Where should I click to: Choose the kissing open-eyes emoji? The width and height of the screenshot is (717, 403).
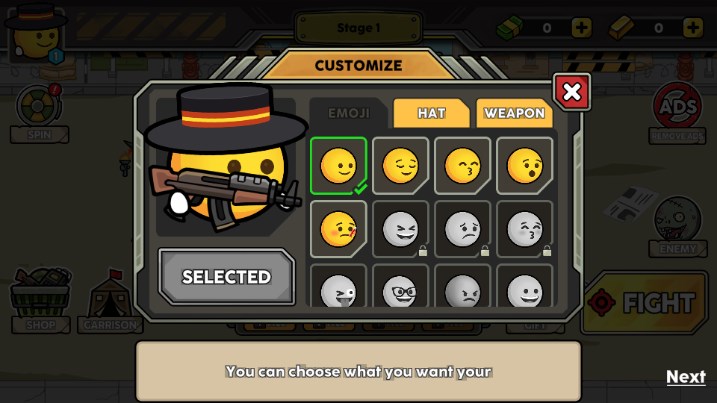click(x=524, y=165)
